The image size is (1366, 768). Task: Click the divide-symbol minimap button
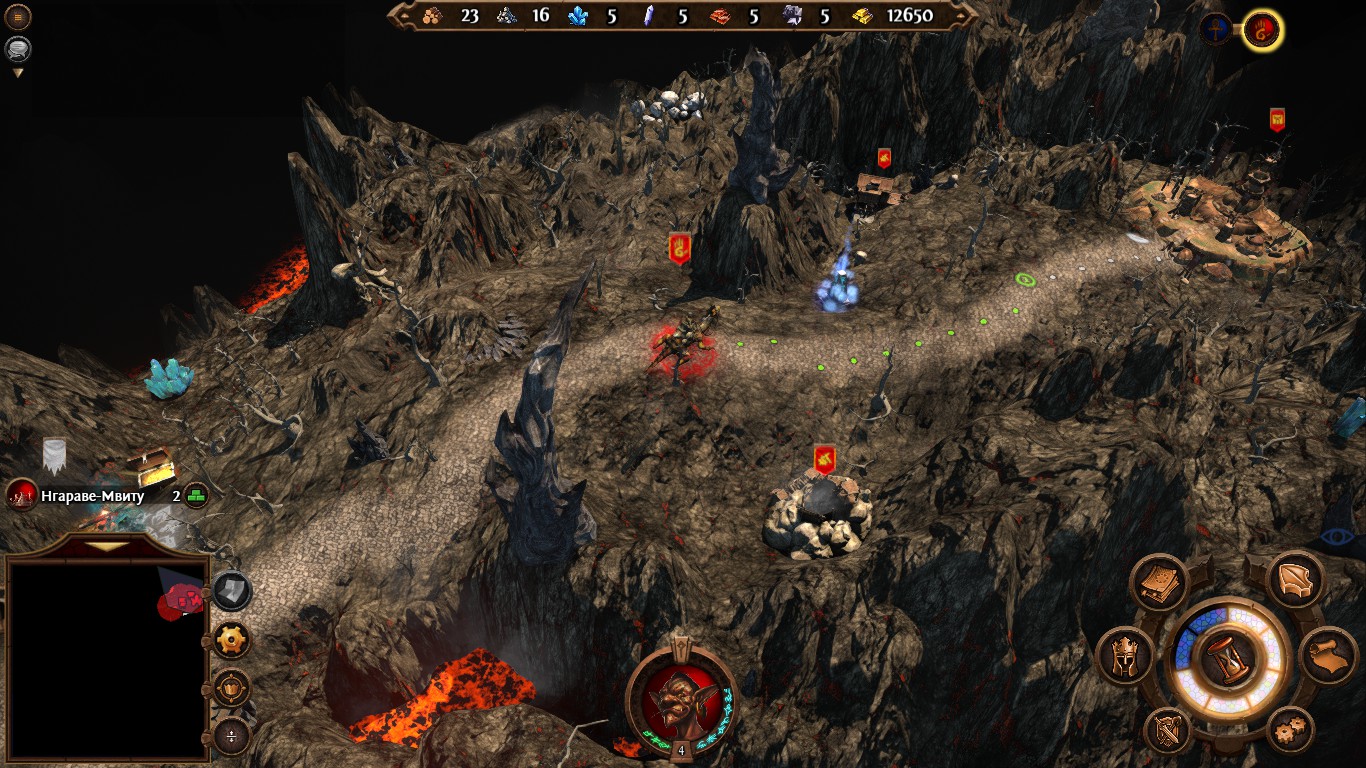[232, 737]
